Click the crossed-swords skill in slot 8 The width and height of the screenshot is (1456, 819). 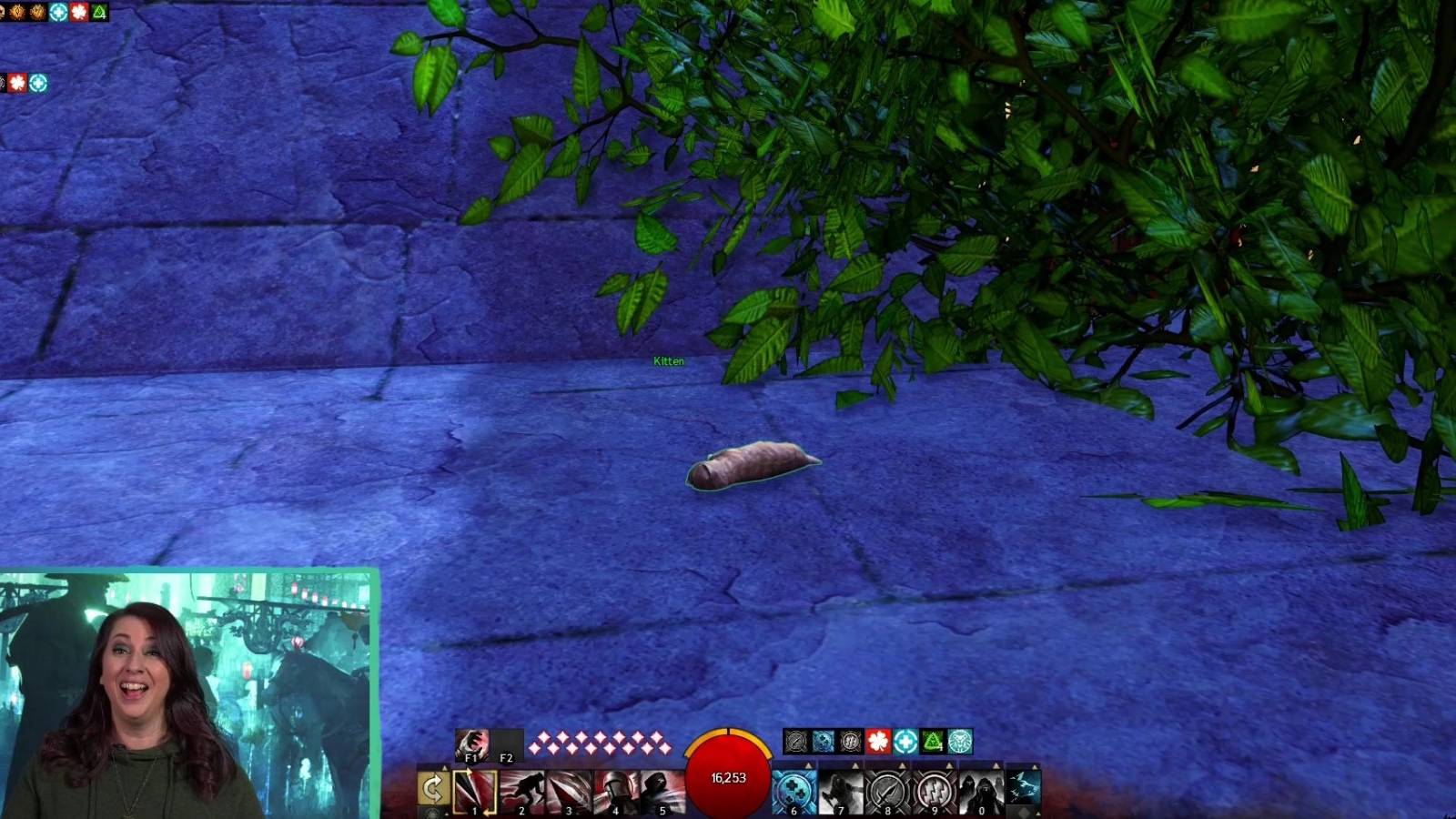[x=888, y=787]
